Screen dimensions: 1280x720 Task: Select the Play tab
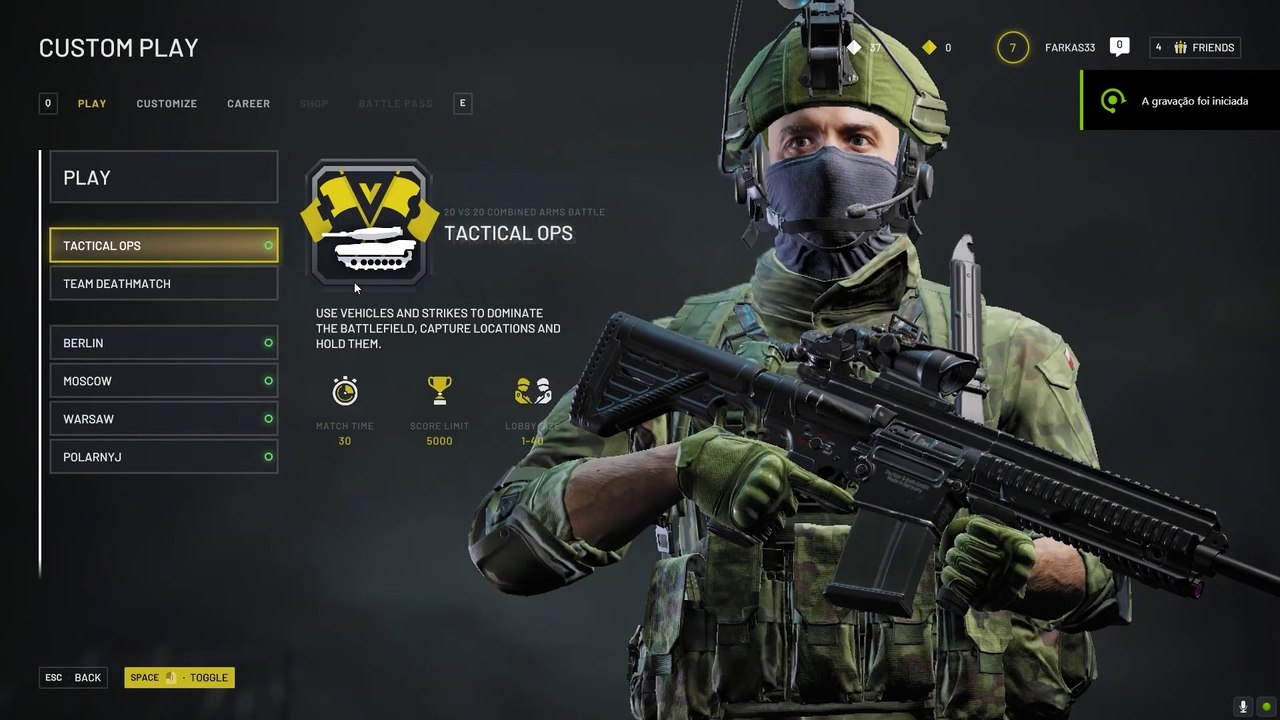coord(92,104)
